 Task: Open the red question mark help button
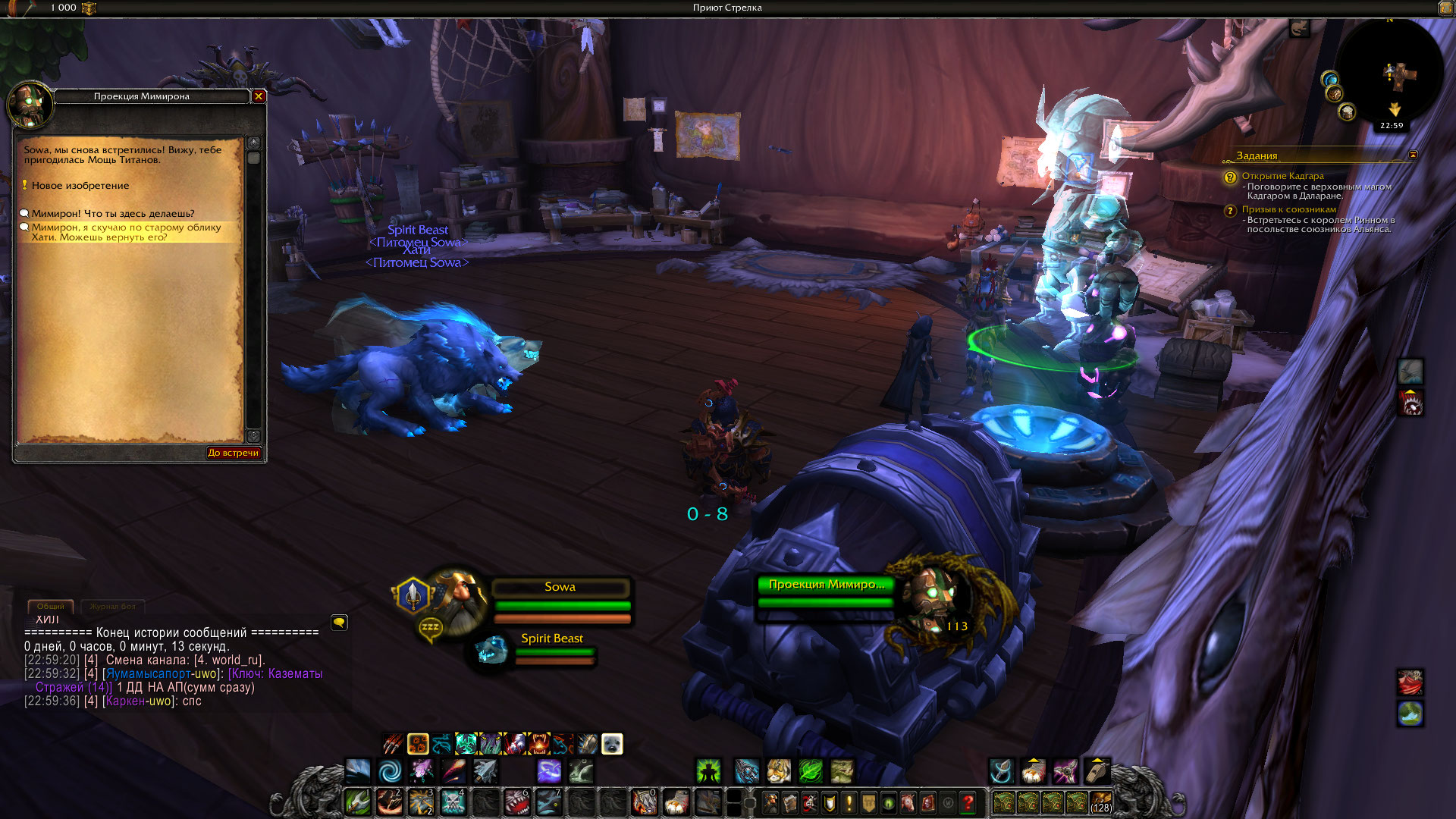(968, 802)
